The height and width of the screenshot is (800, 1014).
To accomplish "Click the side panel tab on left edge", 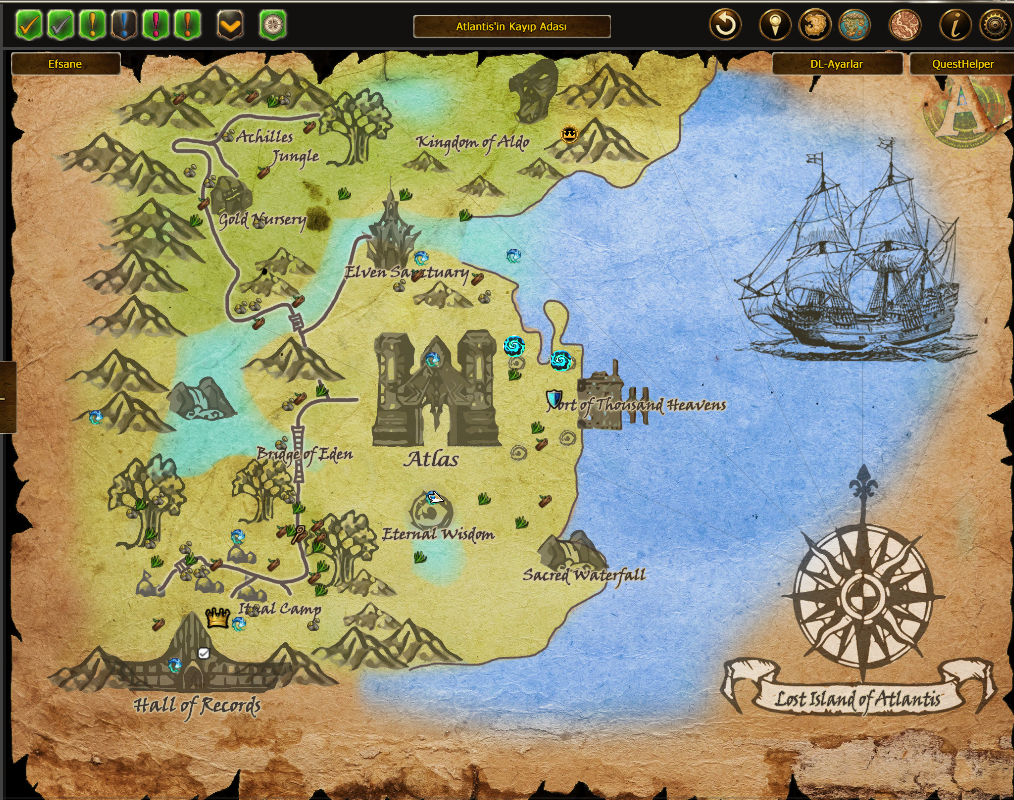I will pyautogui.click(x=7, y=397).
